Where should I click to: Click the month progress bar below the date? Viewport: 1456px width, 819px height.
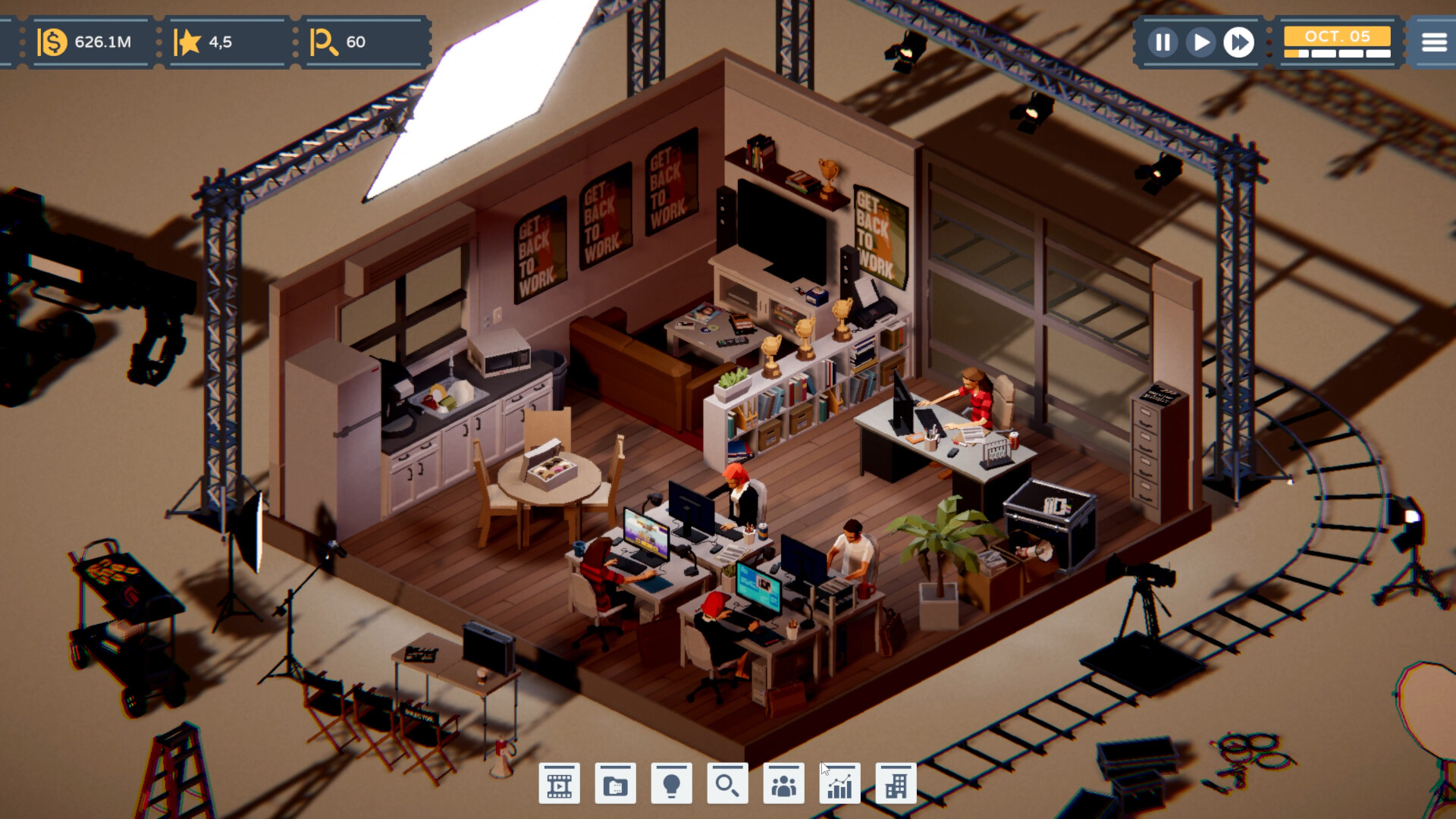tap(1336, 55)
